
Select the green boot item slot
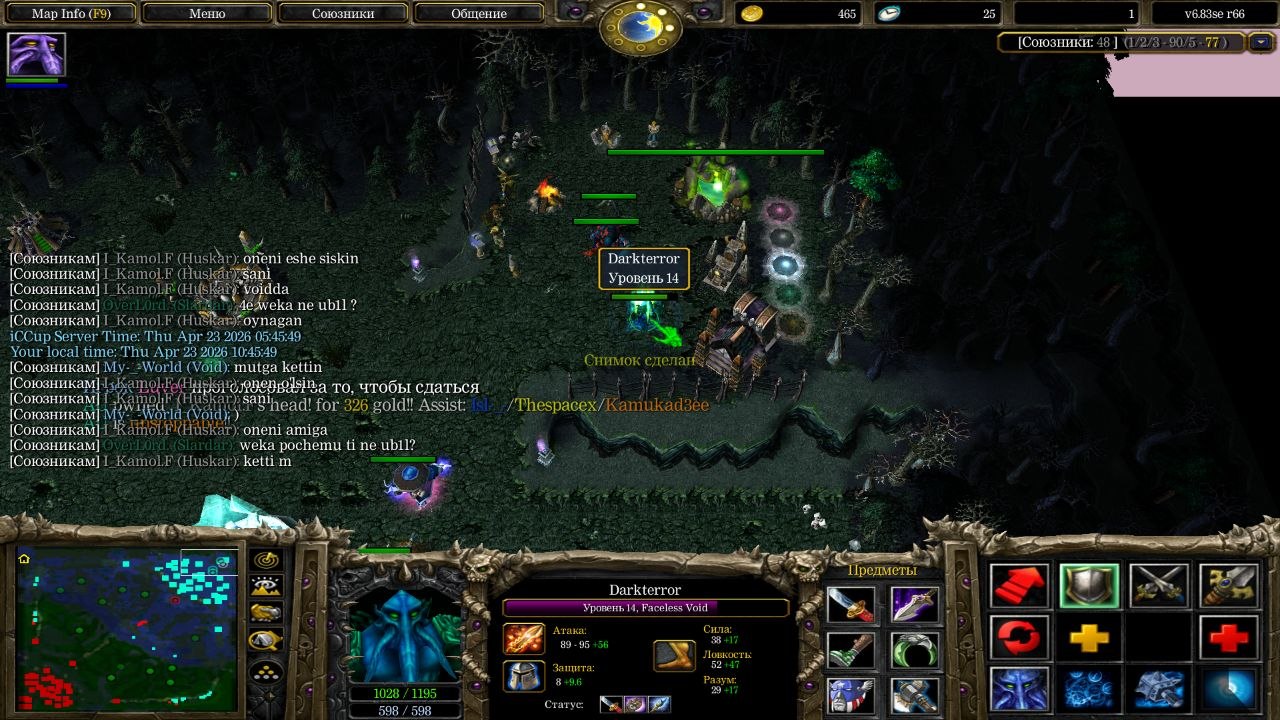[851, 650]
